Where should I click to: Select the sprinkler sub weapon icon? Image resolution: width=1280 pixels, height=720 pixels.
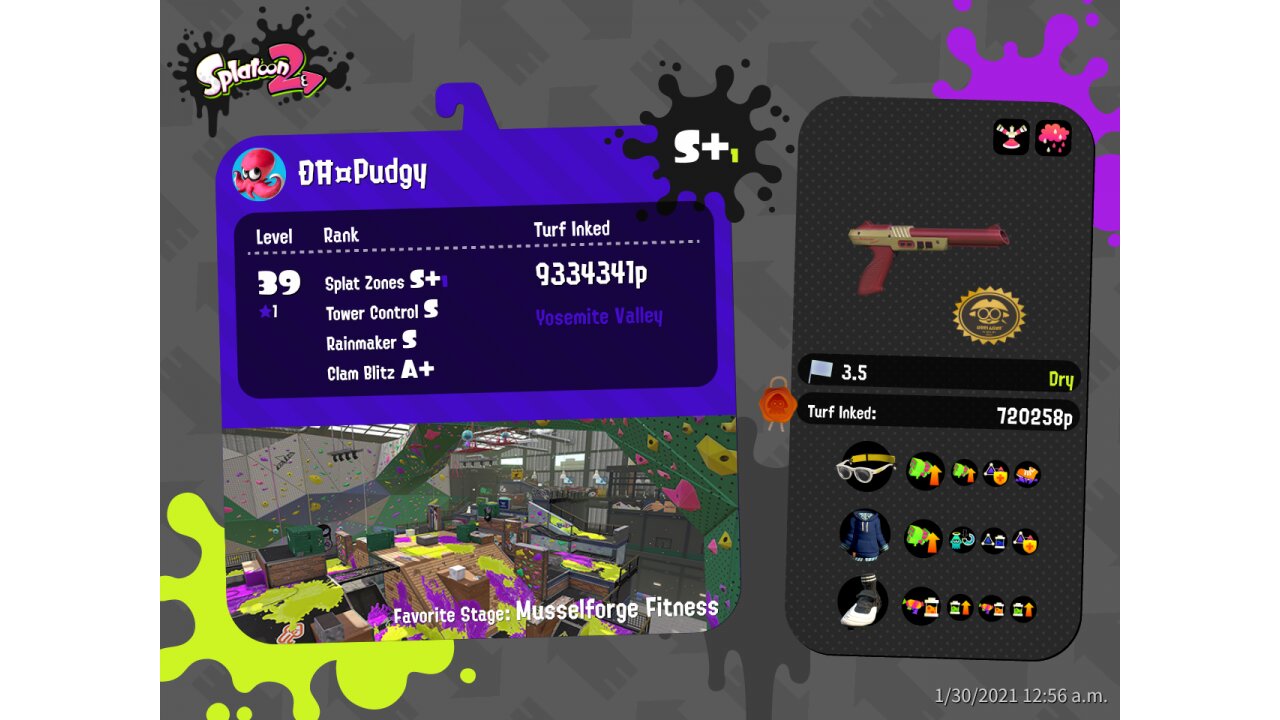(1011, 137)
